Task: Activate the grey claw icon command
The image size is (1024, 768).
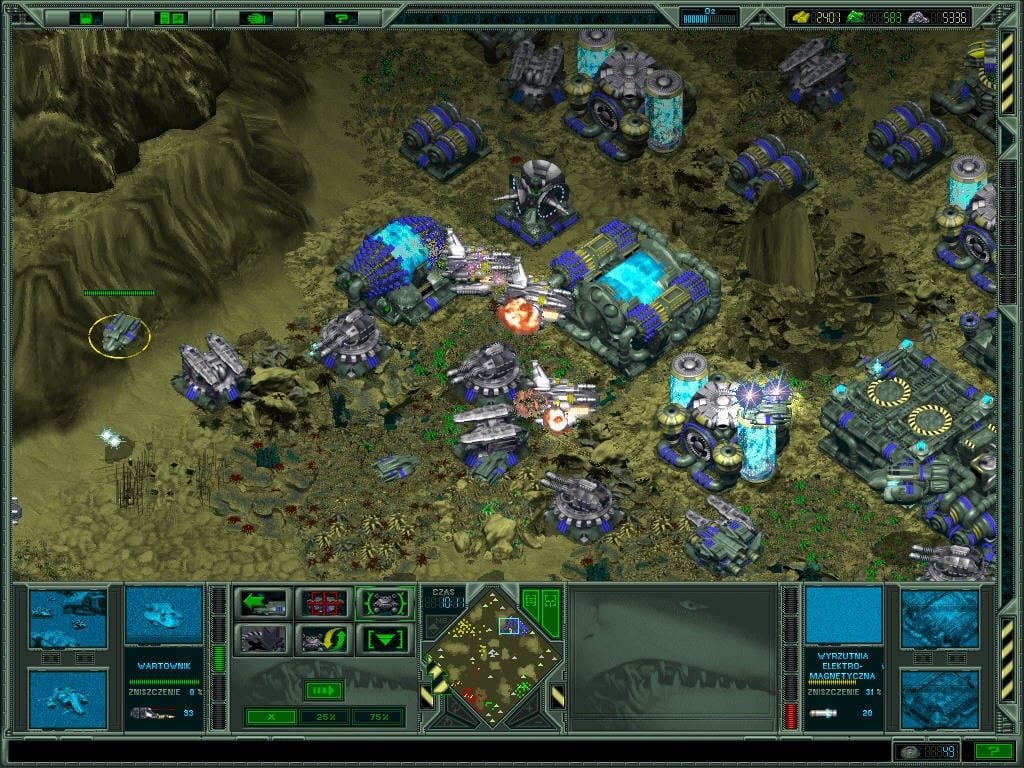Action: pos(262,638)
